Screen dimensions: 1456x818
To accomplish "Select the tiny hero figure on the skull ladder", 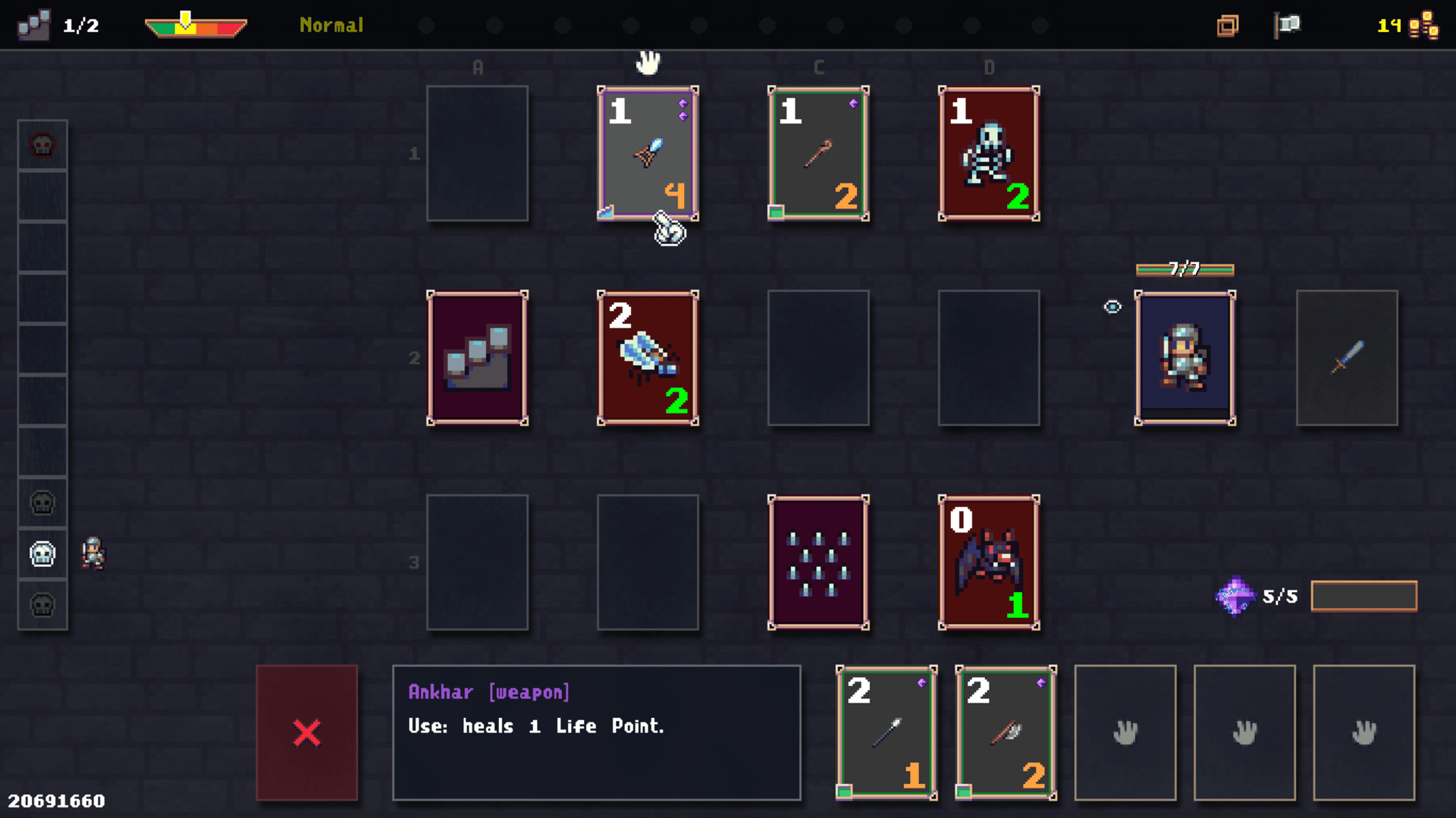I will click(93, 554).
